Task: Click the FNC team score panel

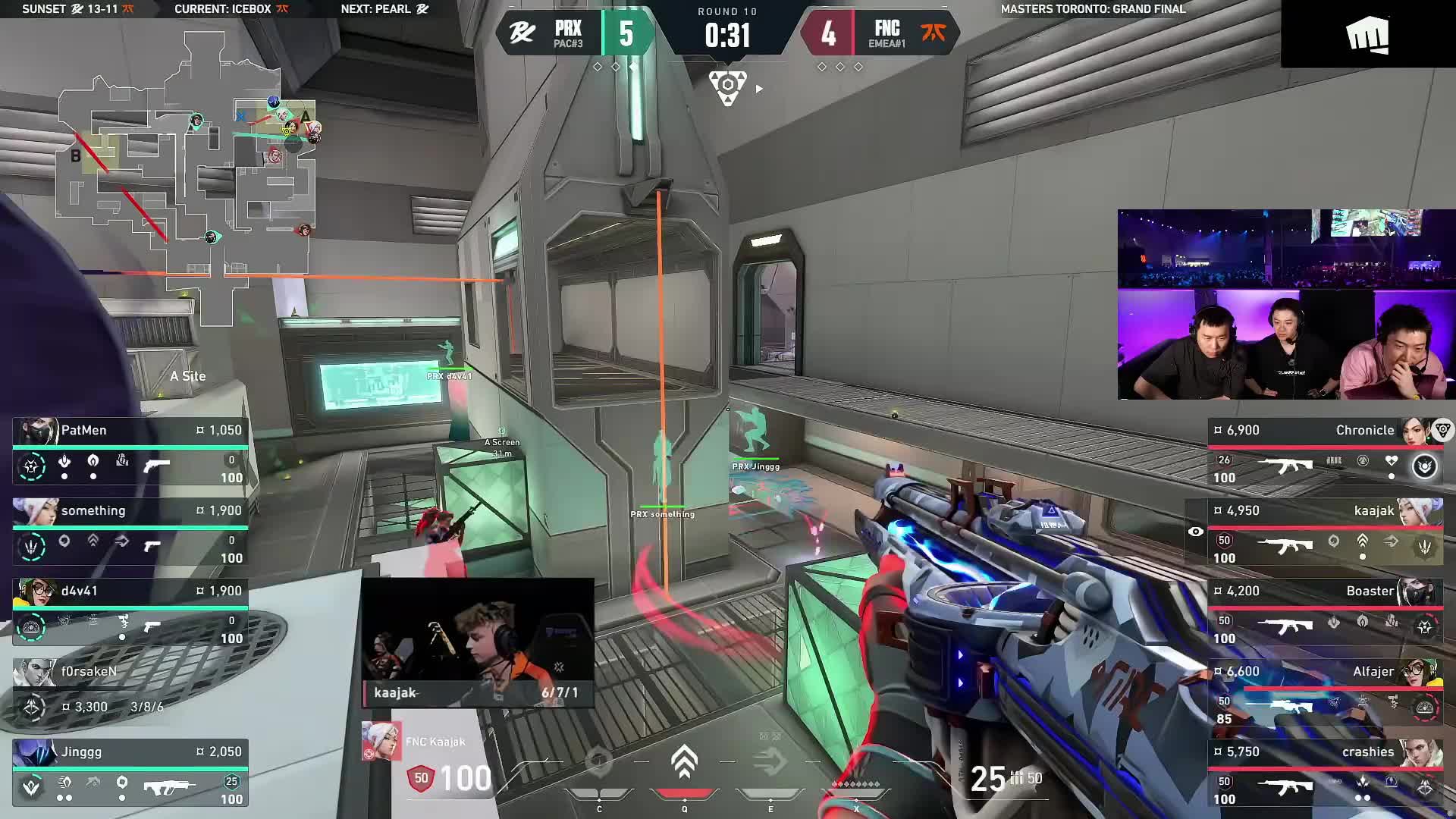Action: pyautogui.click(x=881, y=33)
